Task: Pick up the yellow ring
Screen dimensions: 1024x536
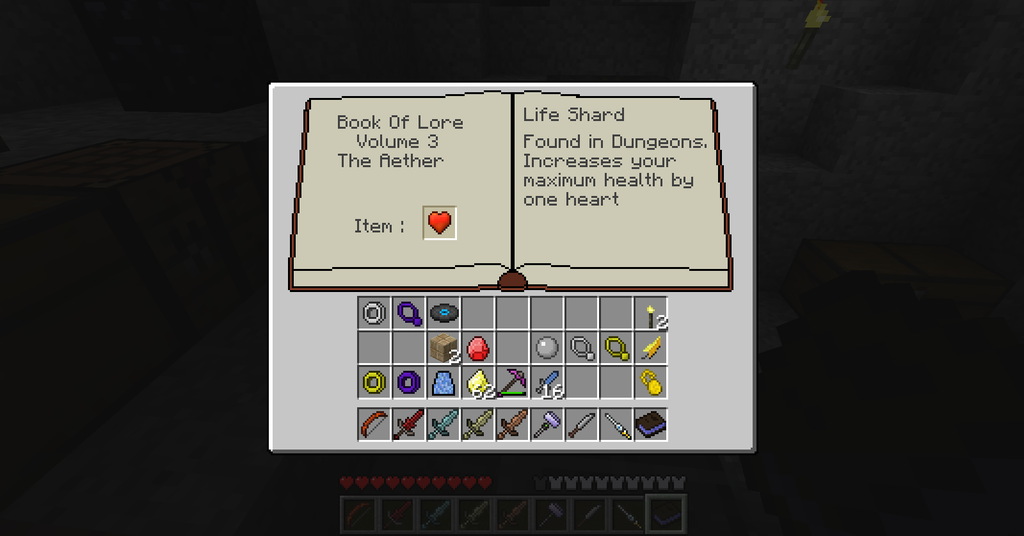Action: [x=374, y=382]
